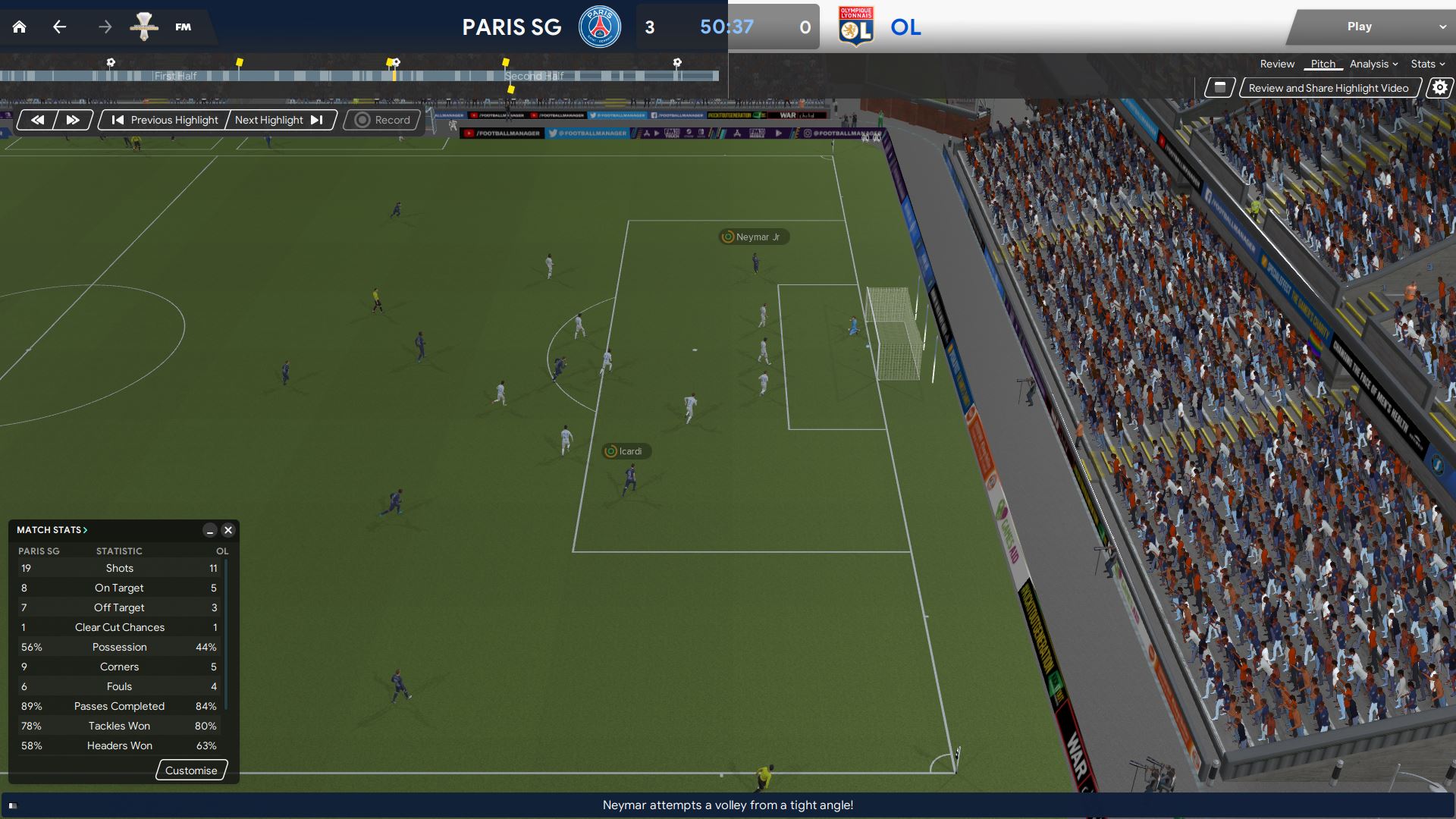Select the Neymar Jr player label
The image size is (1456, 819).
tap(754, 237)
